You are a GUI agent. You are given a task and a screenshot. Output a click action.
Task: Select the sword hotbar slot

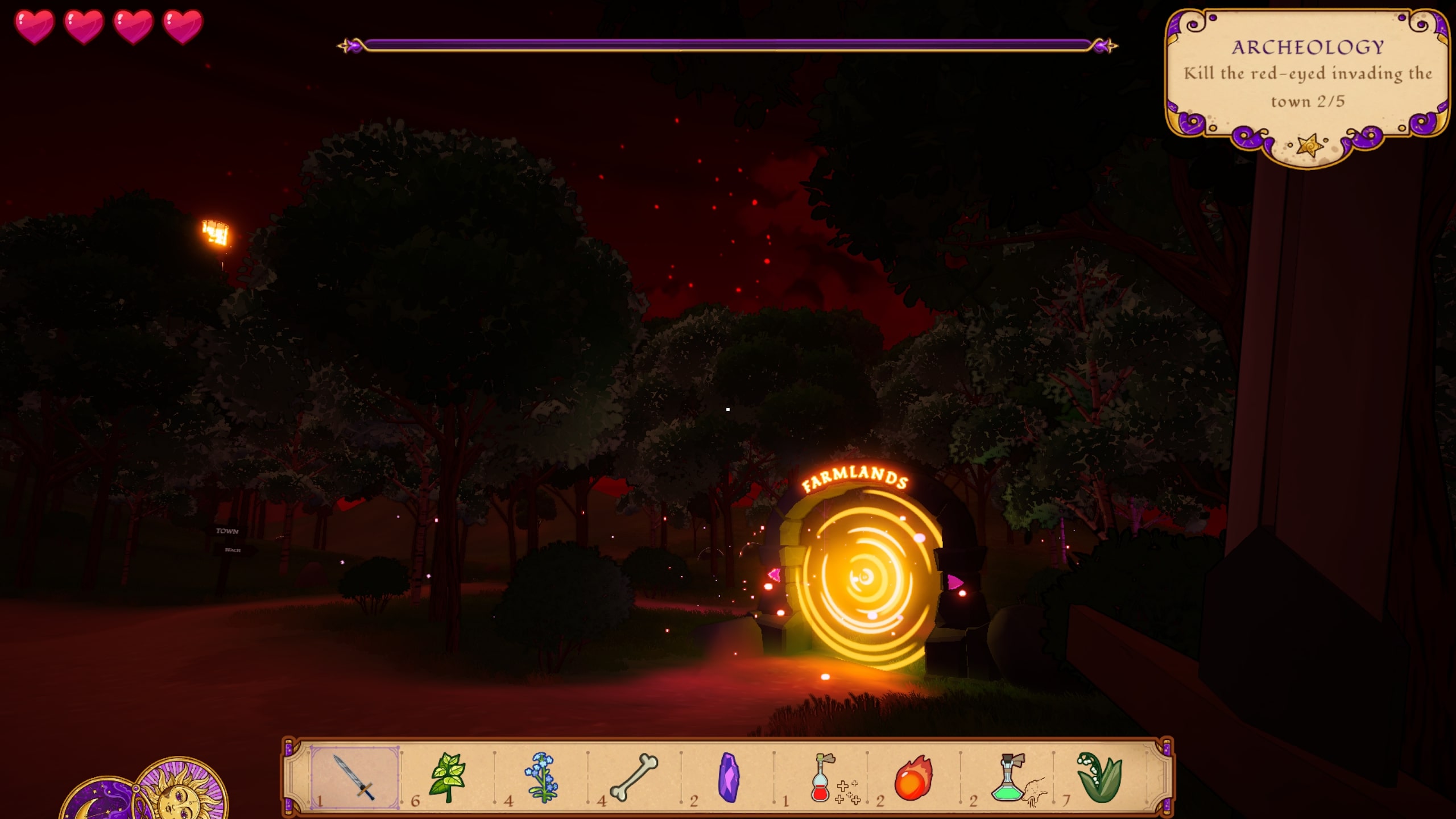point(354,777)
